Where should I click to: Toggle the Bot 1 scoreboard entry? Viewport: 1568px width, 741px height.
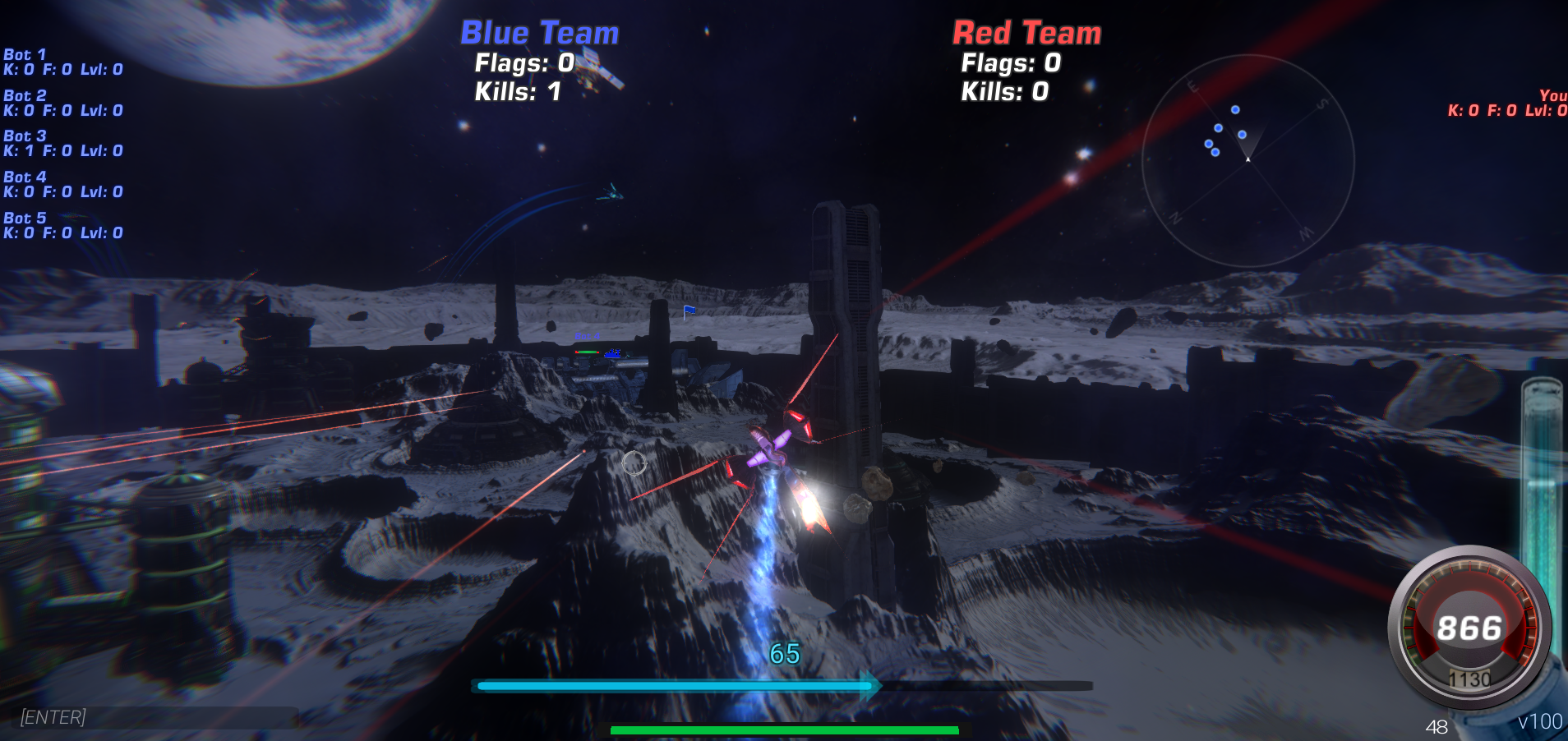coord(63,62)
